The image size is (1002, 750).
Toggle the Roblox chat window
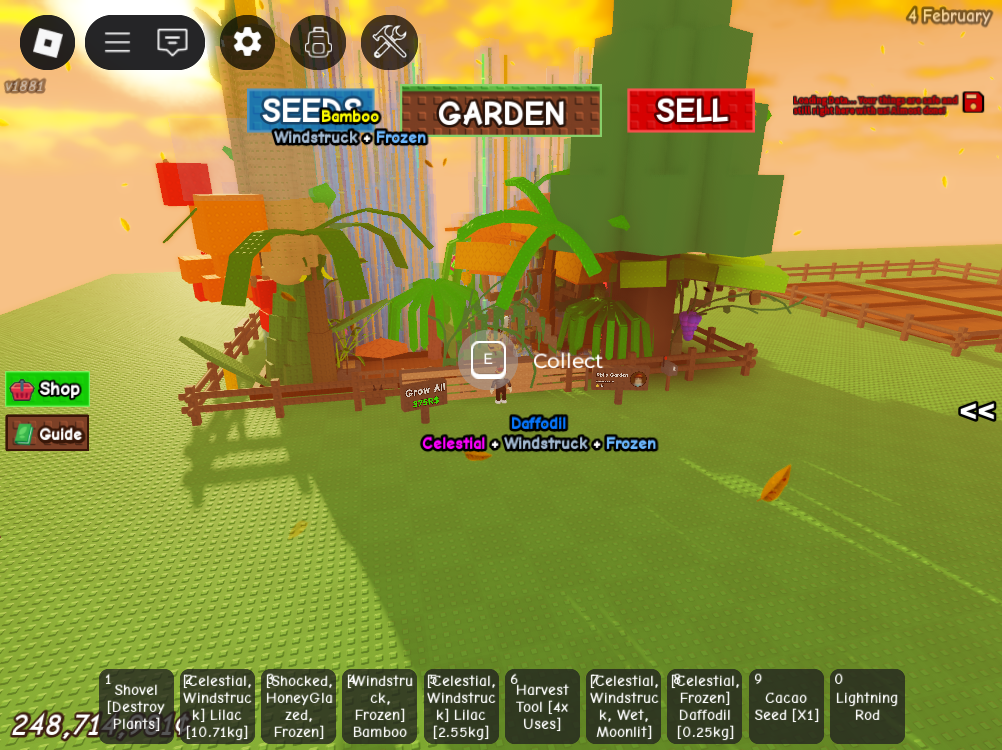pyautogui.click(x=172, y=42)
